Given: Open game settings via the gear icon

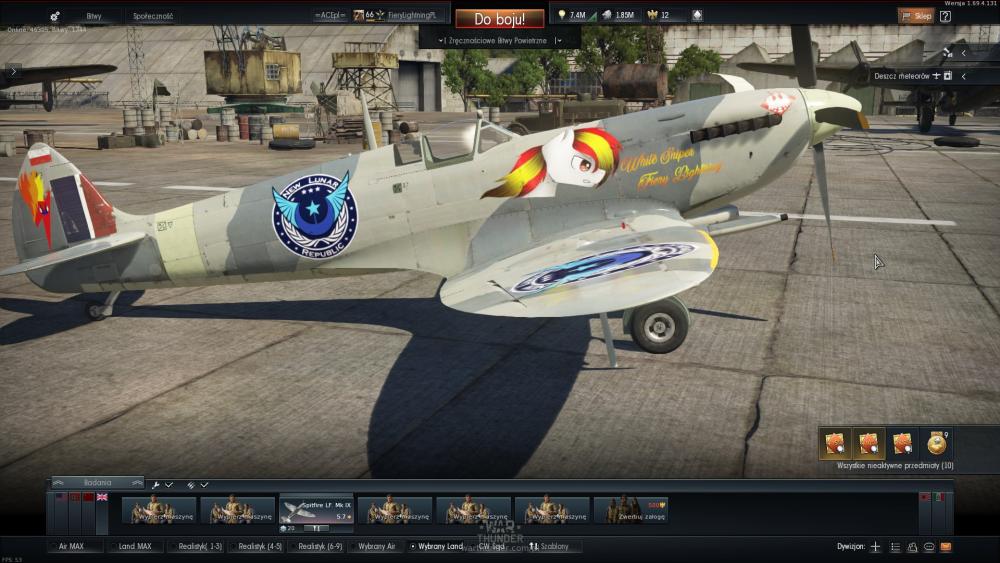Looking at the screenshot, I should tap(54, 16).
